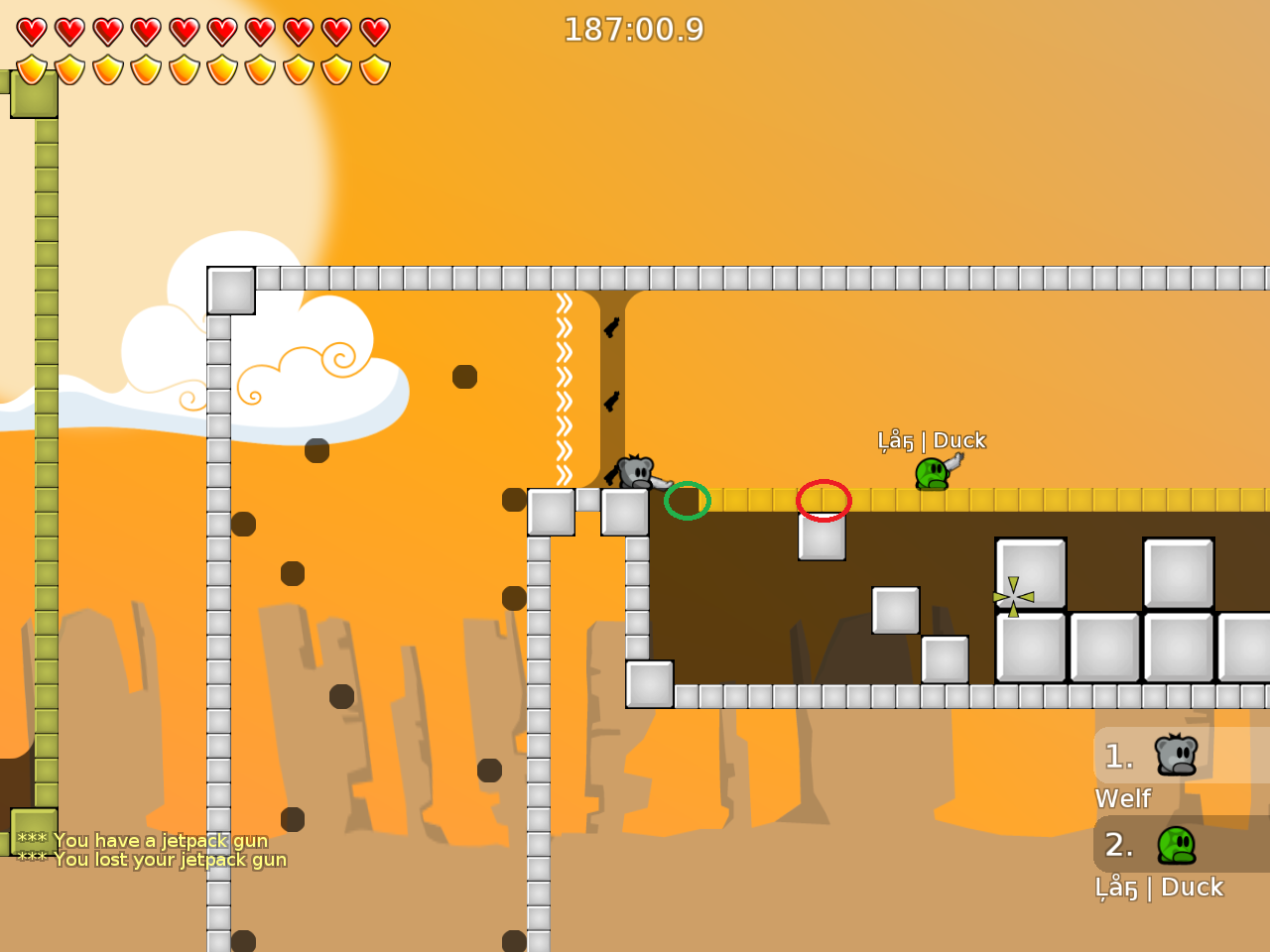The width and height of the screenshot is (1270, 952).
Task: Click the middle yellow shield icon
Action: (x=183, y=69)
